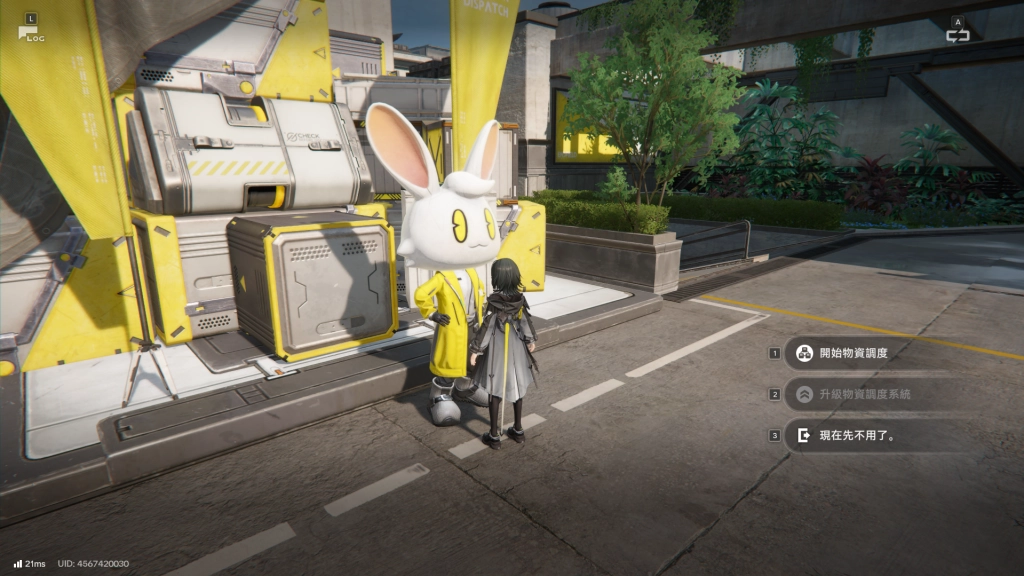1024x576 pixels.
Task: Toggle the auto-play arrows icon
Action: point(958,35)
